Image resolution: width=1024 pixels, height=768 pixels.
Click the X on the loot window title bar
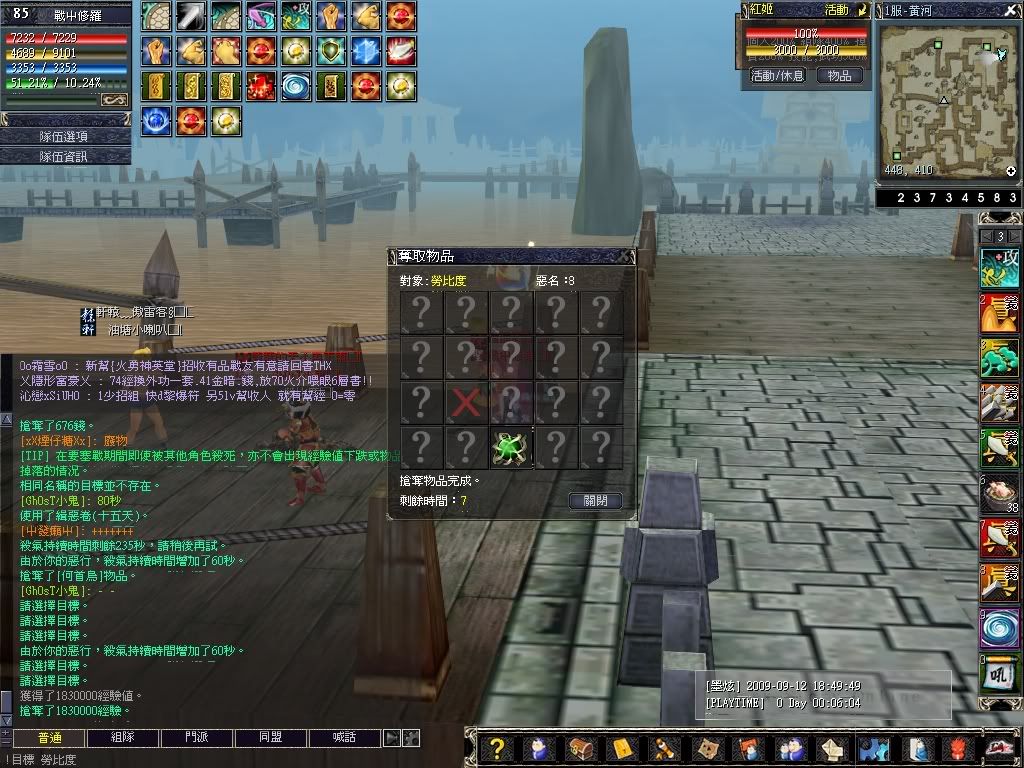point(626,256)
